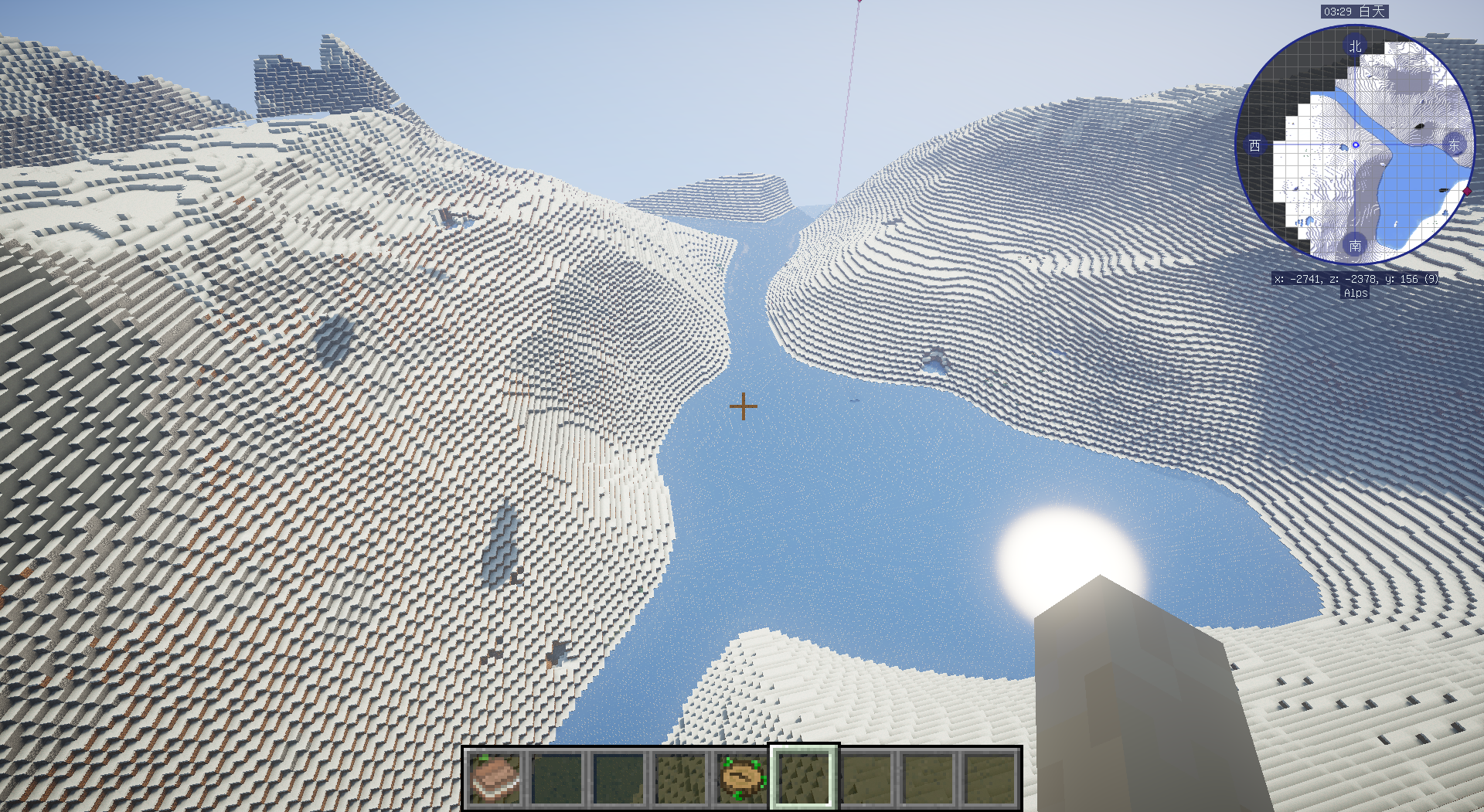This screenshot has height=812, width=1484.
Task: Click the red waypoint diamond on minimap edge
Action: click(1467, 192)
